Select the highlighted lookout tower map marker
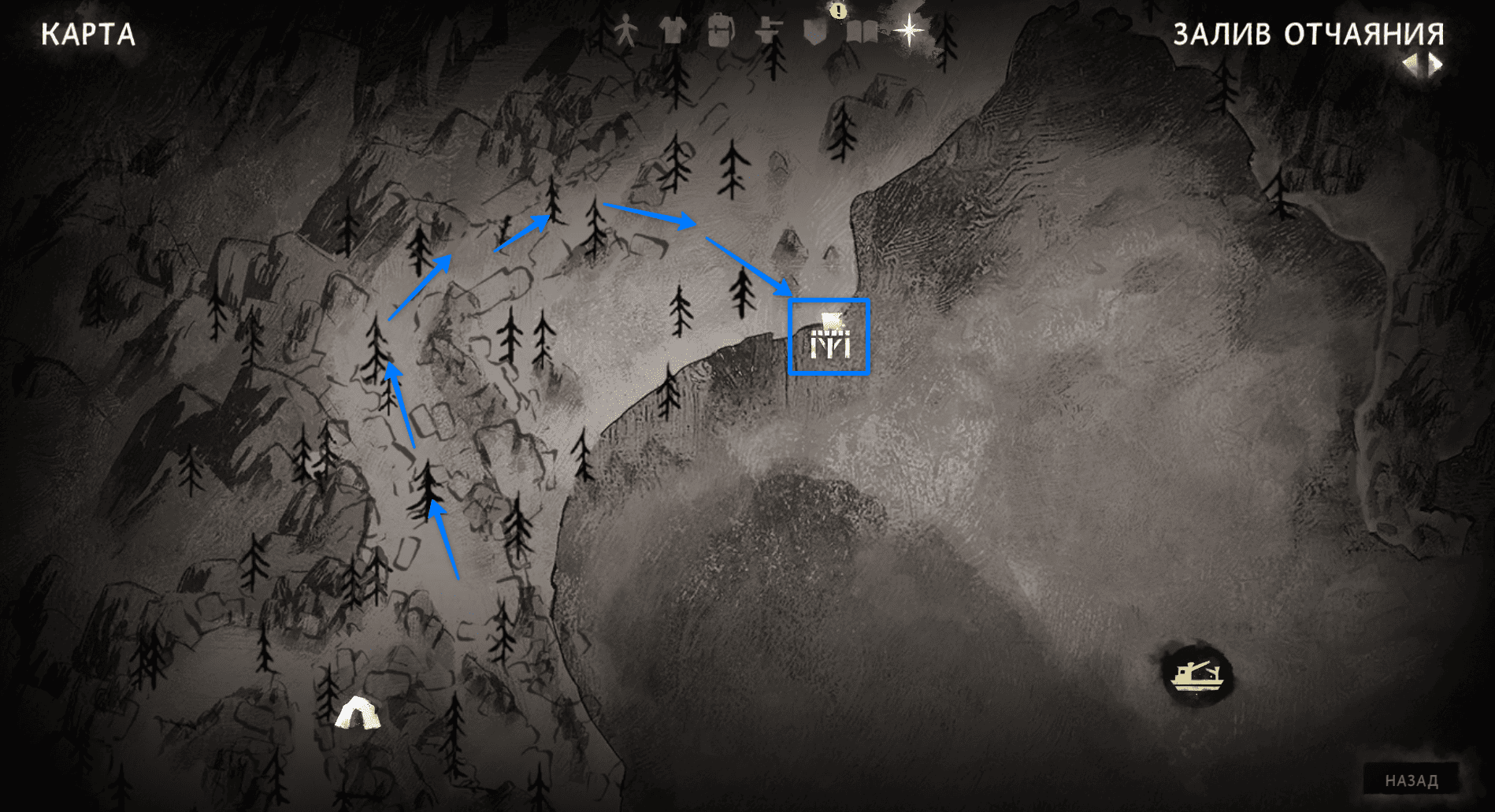1495x812 pixels. [829, 337]
